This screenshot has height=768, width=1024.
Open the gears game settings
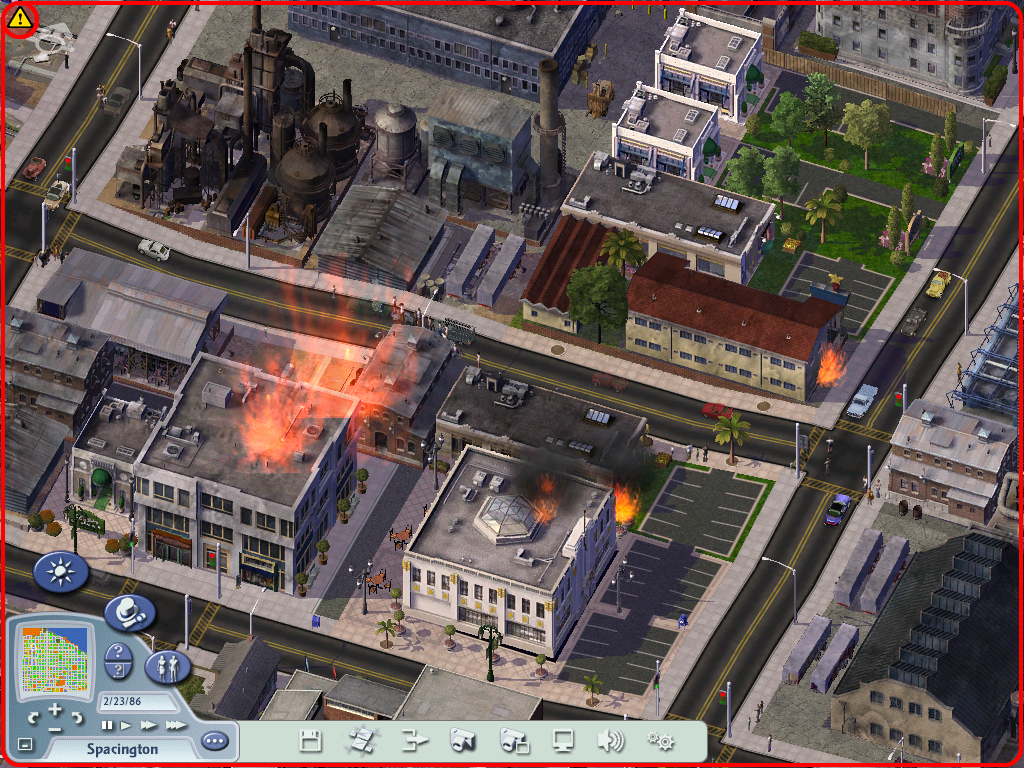660,741
